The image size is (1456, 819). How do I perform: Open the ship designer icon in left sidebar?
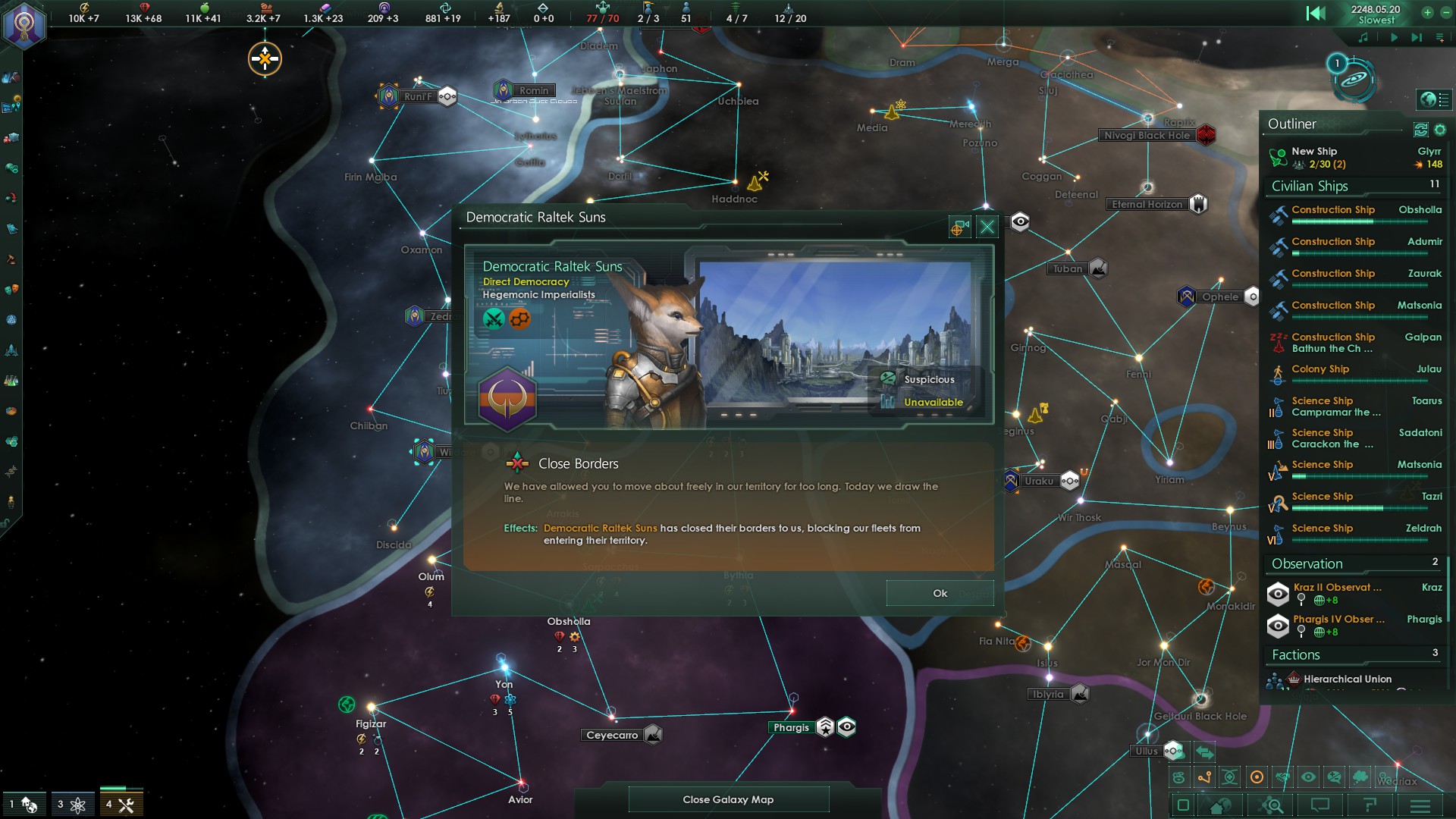(x=13, y=348)
